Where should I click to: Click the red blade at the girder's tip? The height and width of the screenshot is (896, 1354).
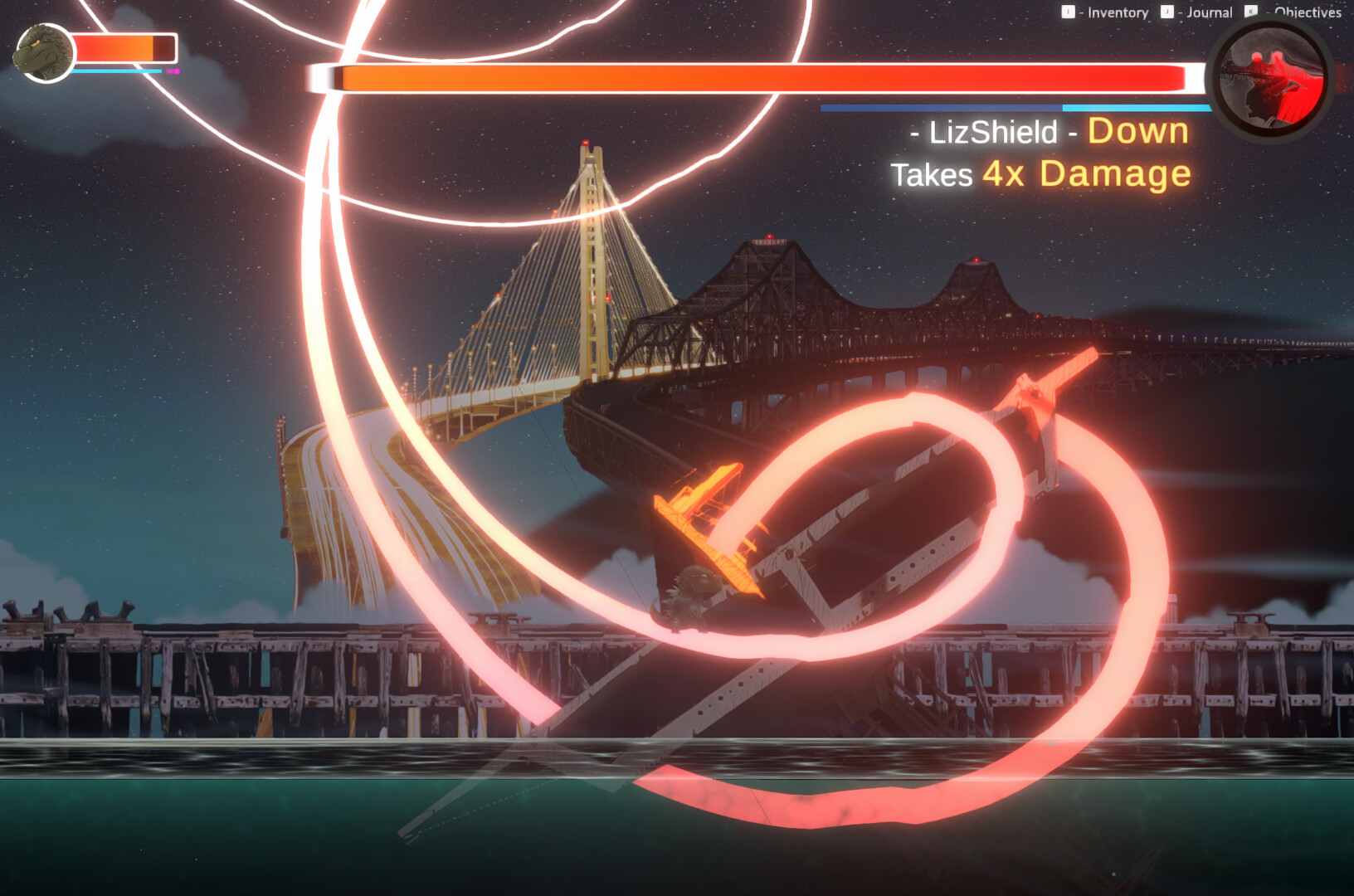pyautogui.click(x=1037, y=390)
